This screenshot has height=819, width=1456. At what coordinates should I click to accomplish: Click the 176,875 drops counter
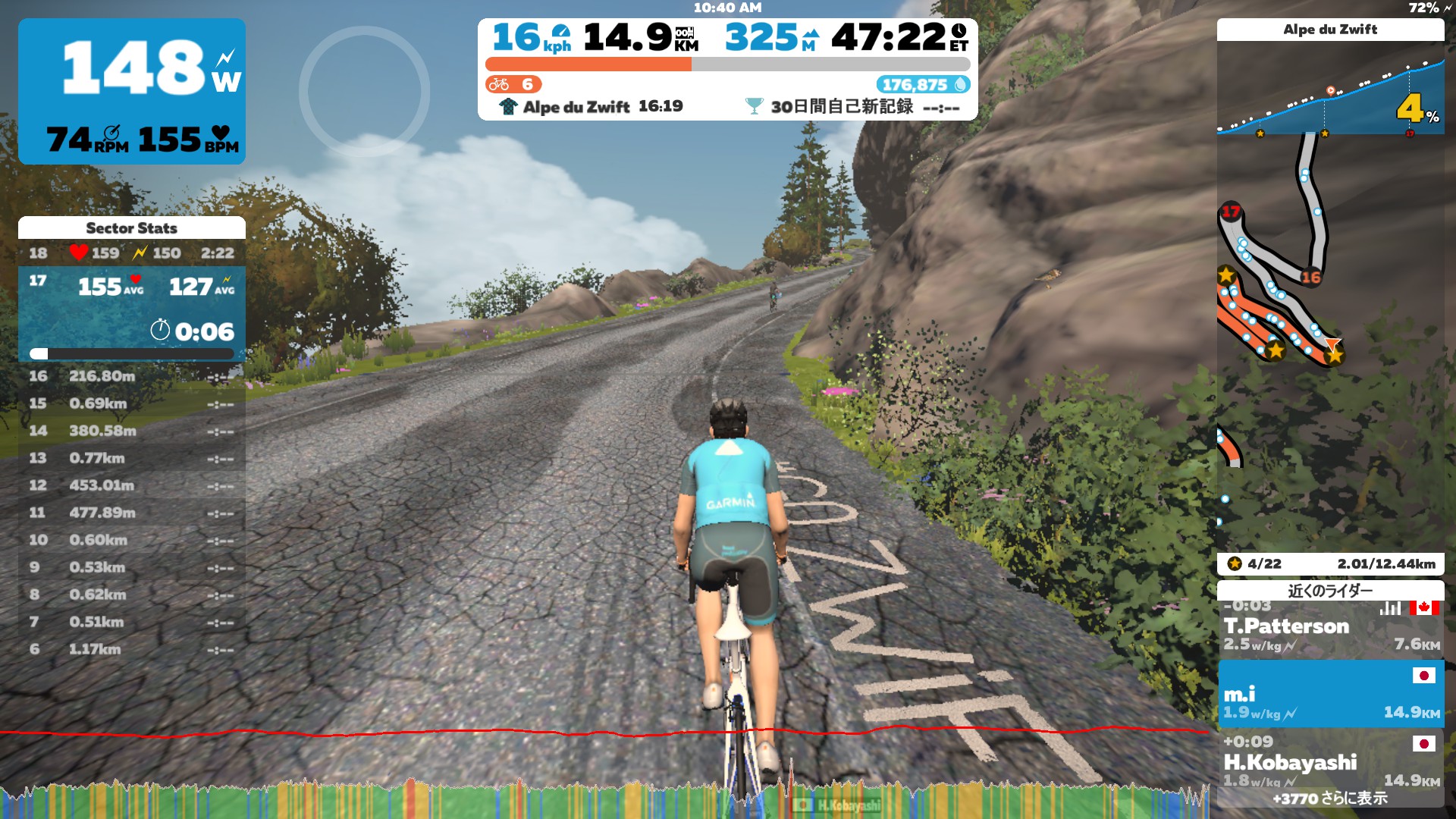[923, 85]
